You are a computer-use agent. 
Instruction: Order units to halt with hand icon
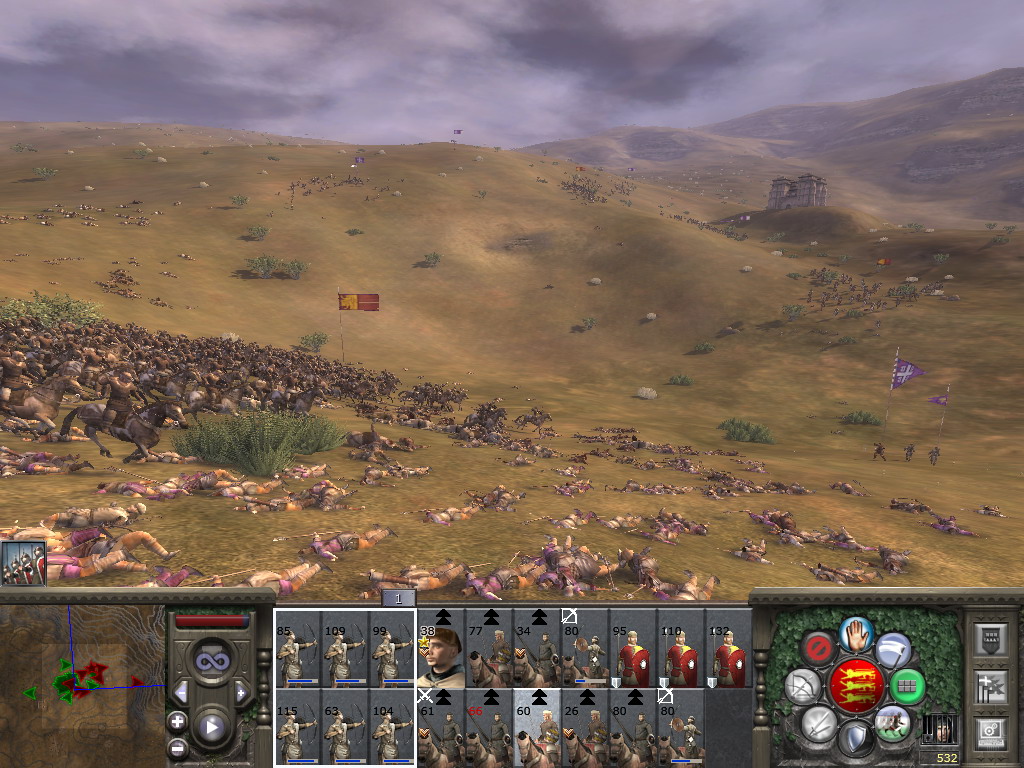pos(856,633)
